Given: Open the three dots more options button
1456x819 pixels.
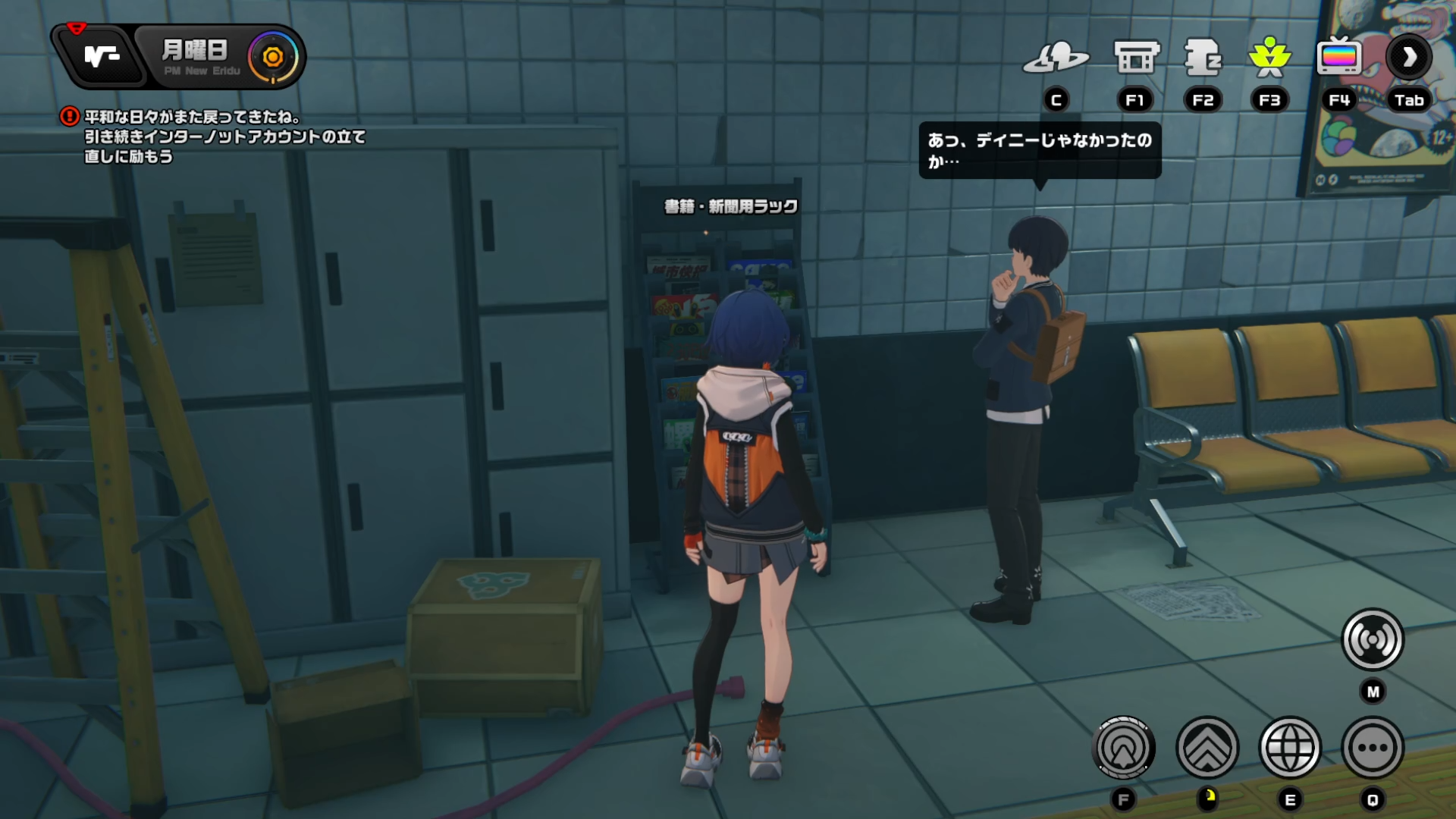Looking at the screenshot, I should pos(1373,748).
